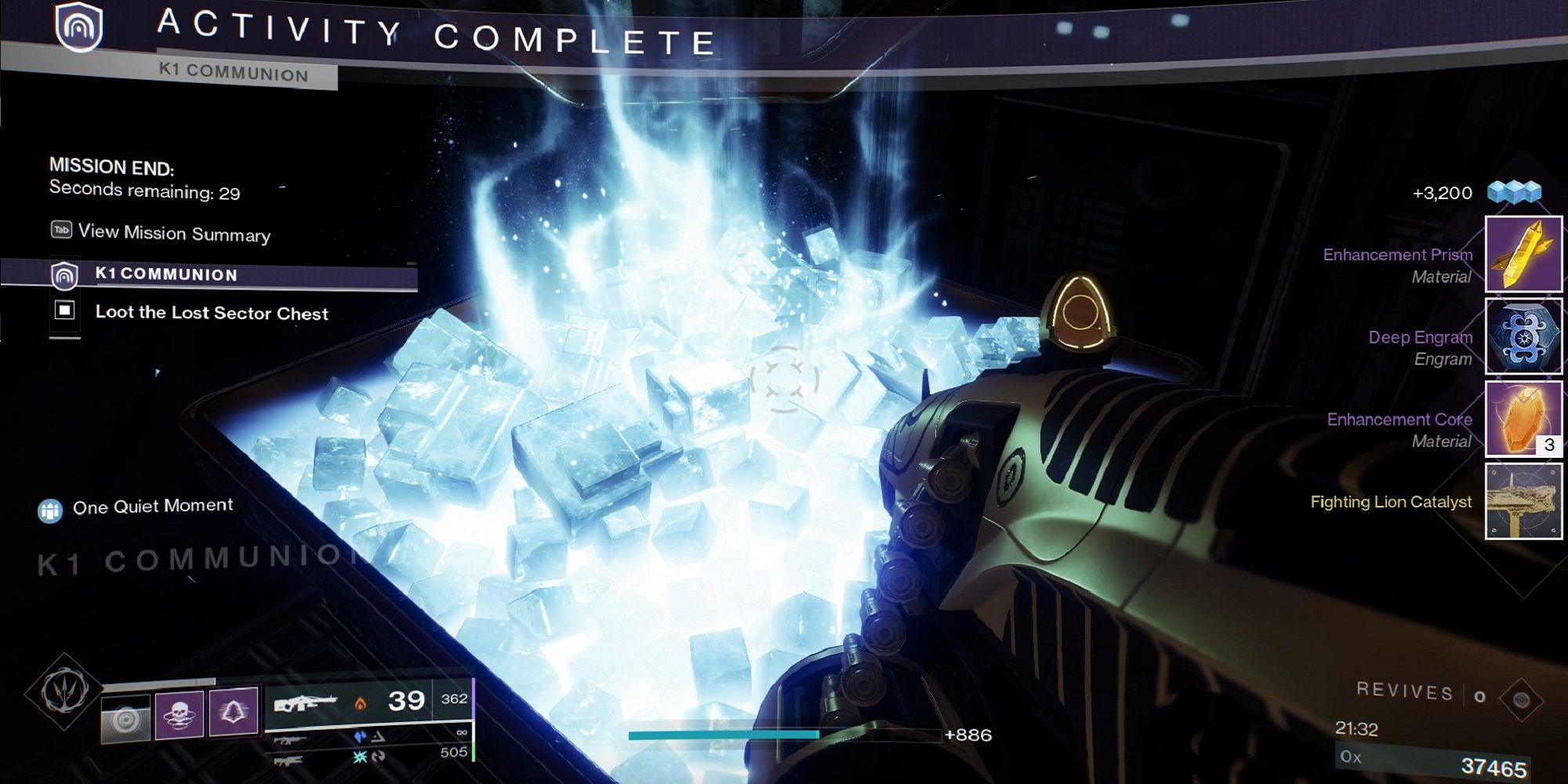Select the sniper rifle special weapon slot
The width and height of the screenshot is (1568, 784).
[x=292, y=740]
